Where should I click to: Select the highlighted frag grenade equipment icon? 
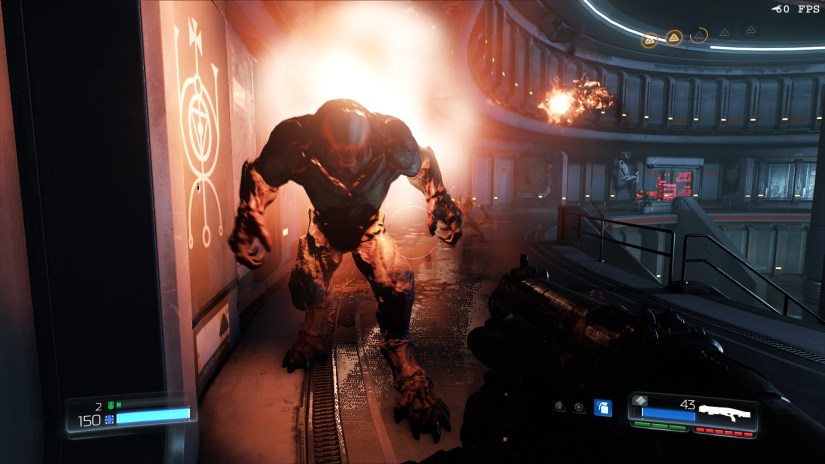click(x=602, y=407)
